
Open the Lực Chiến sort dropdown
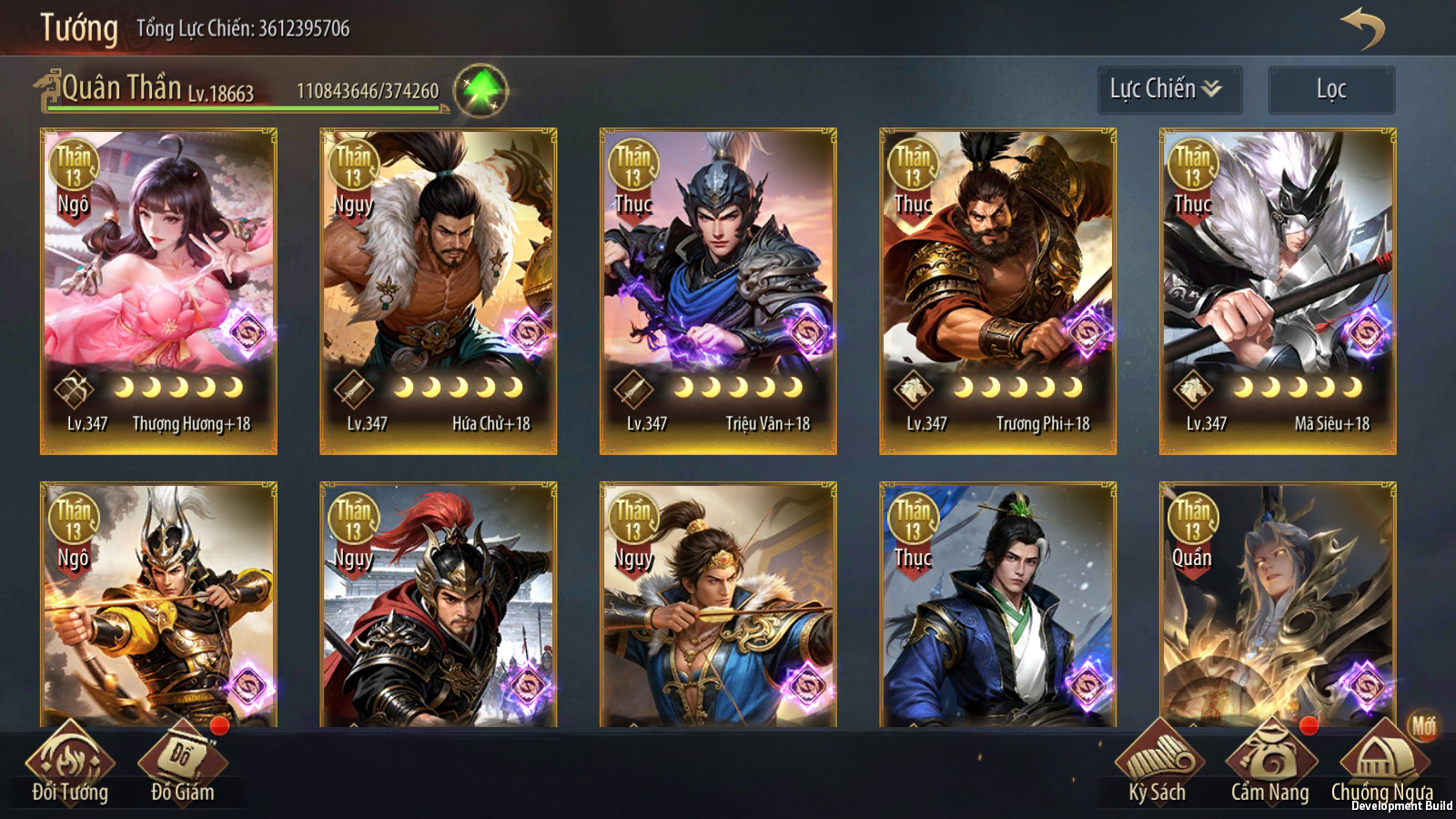[1168, 89]
